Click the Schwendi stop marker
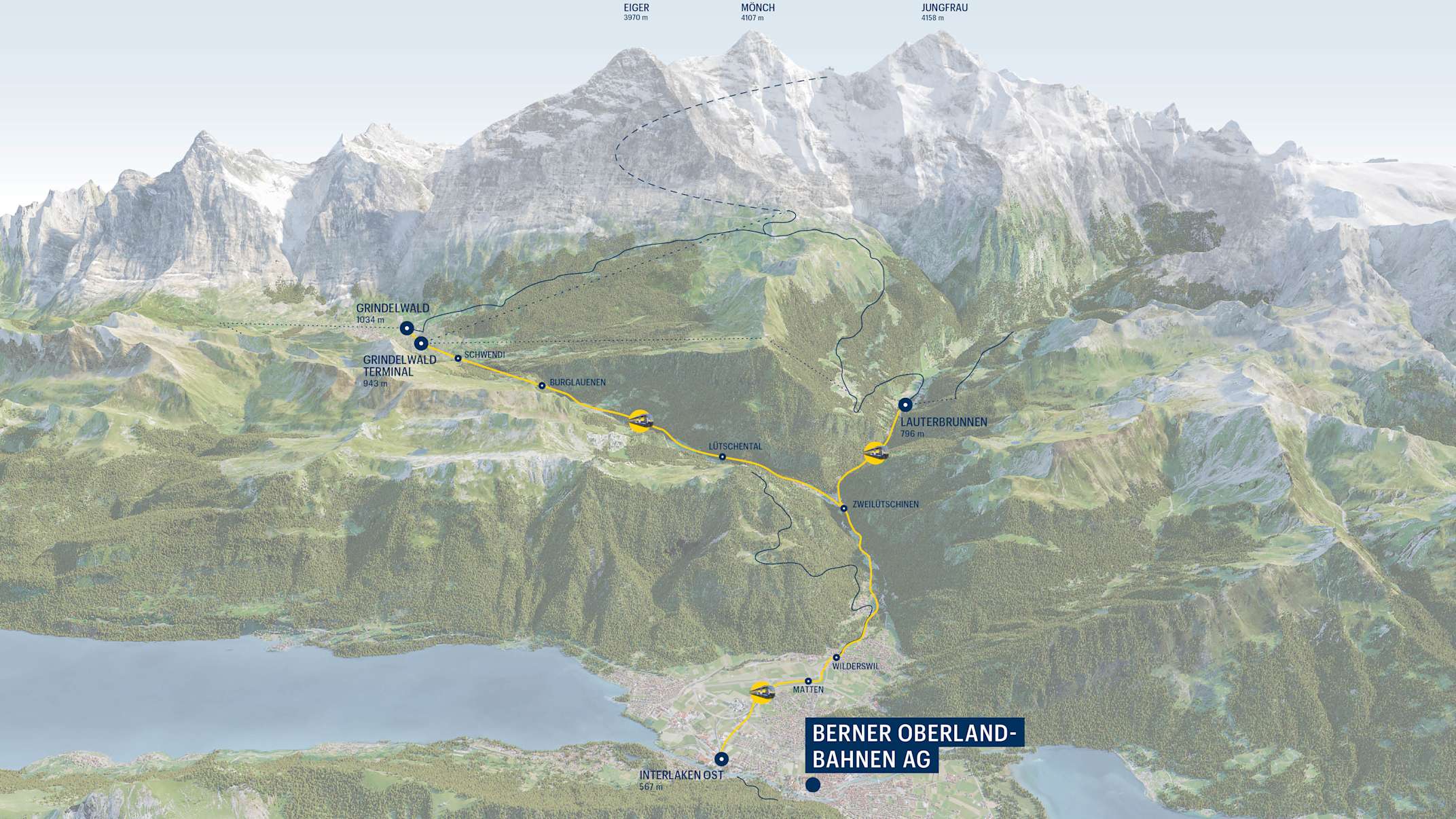Viewport: 1456px width, 819px height. tap(458, 358)
